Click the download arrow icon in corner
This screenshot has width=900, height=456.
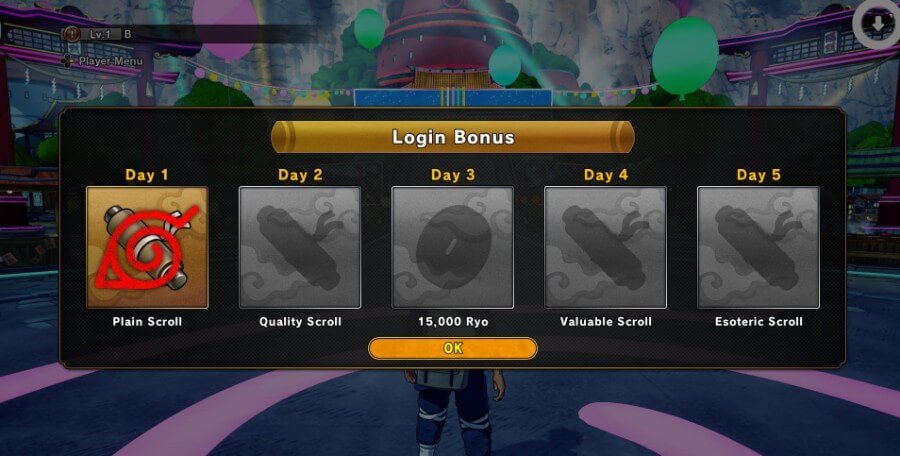coord(879,25)
